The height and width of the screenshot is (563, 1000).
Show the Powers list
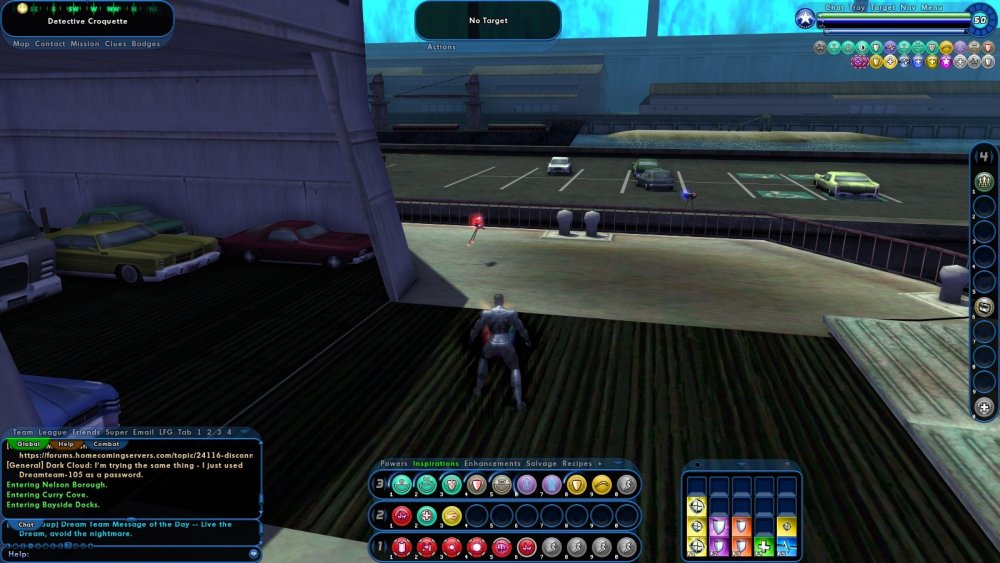[x=394, y=464]
